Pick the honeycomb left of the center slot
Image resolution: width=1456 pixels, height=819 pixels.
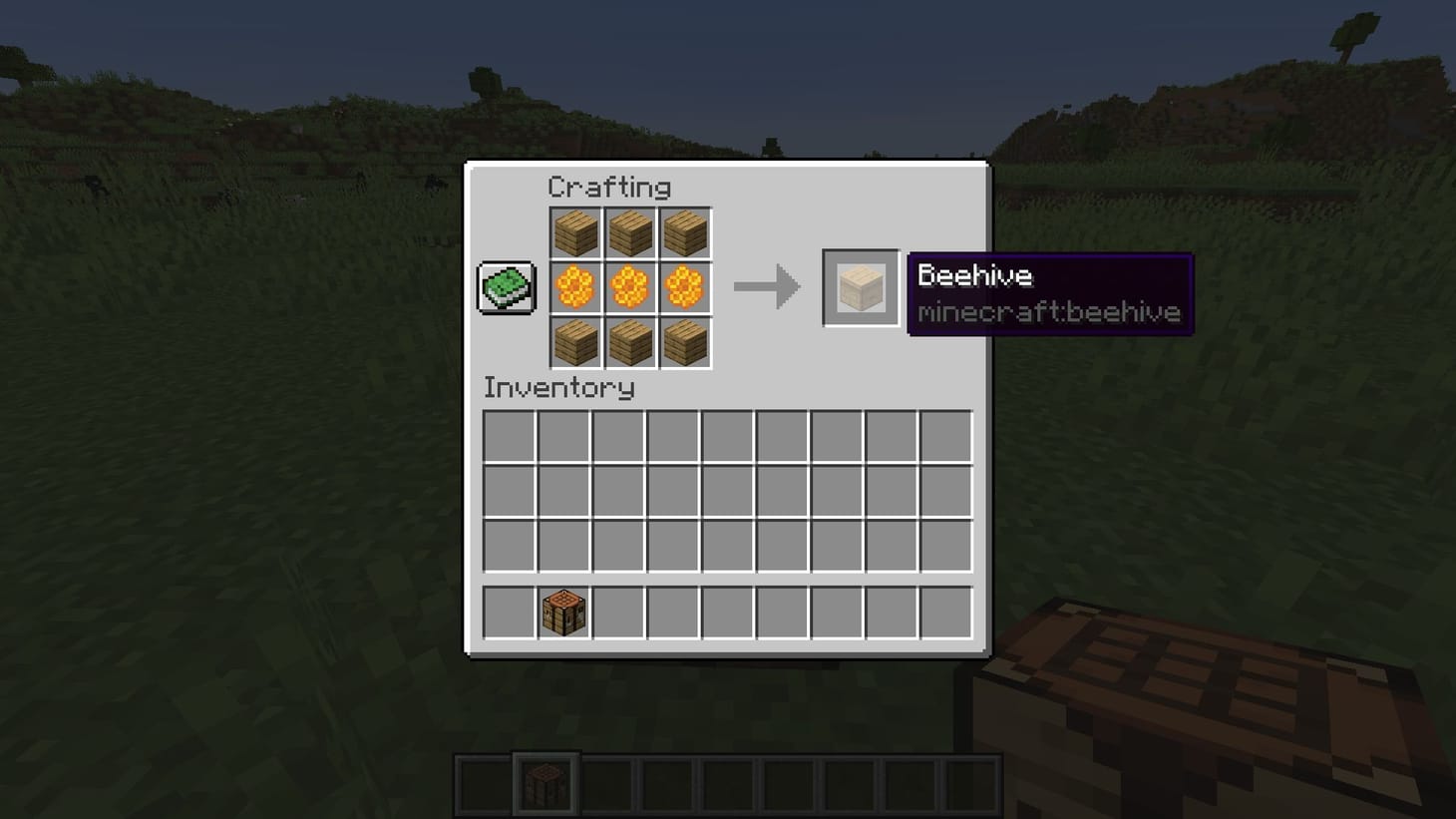tap(576, 286)
